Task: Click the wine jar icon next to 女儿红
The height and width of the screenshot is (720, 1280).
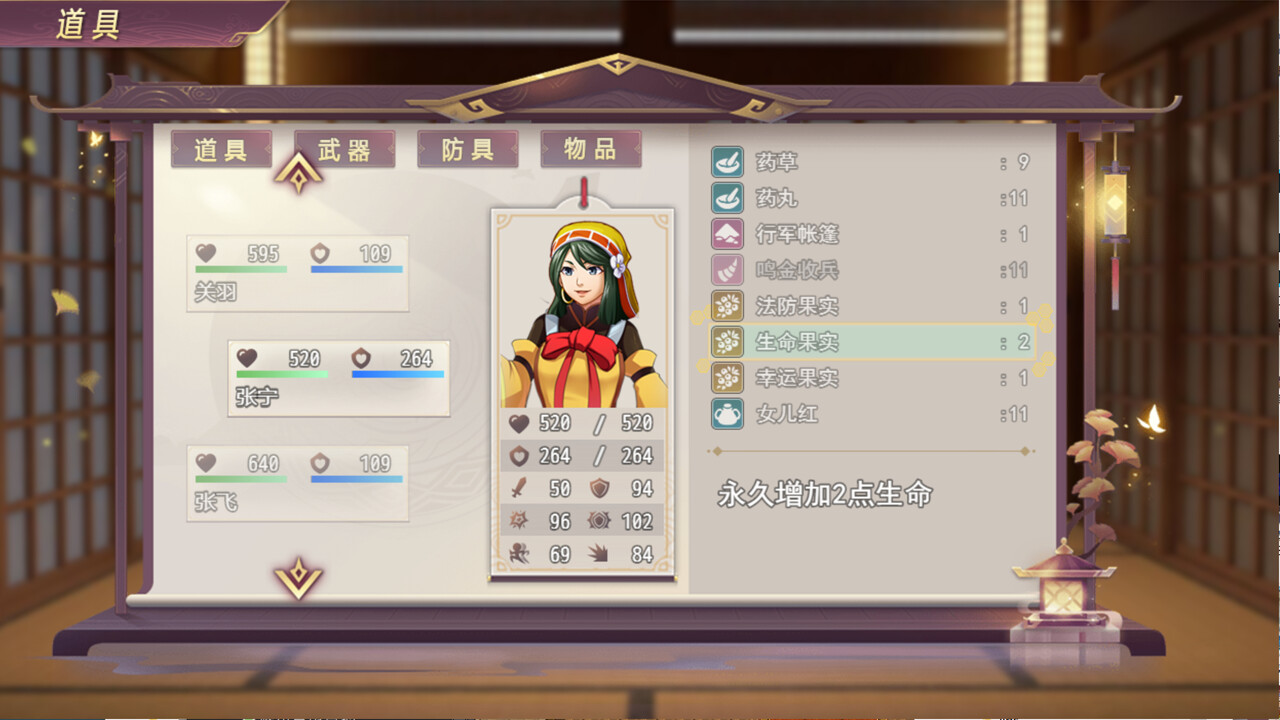Action: [722, 414]
